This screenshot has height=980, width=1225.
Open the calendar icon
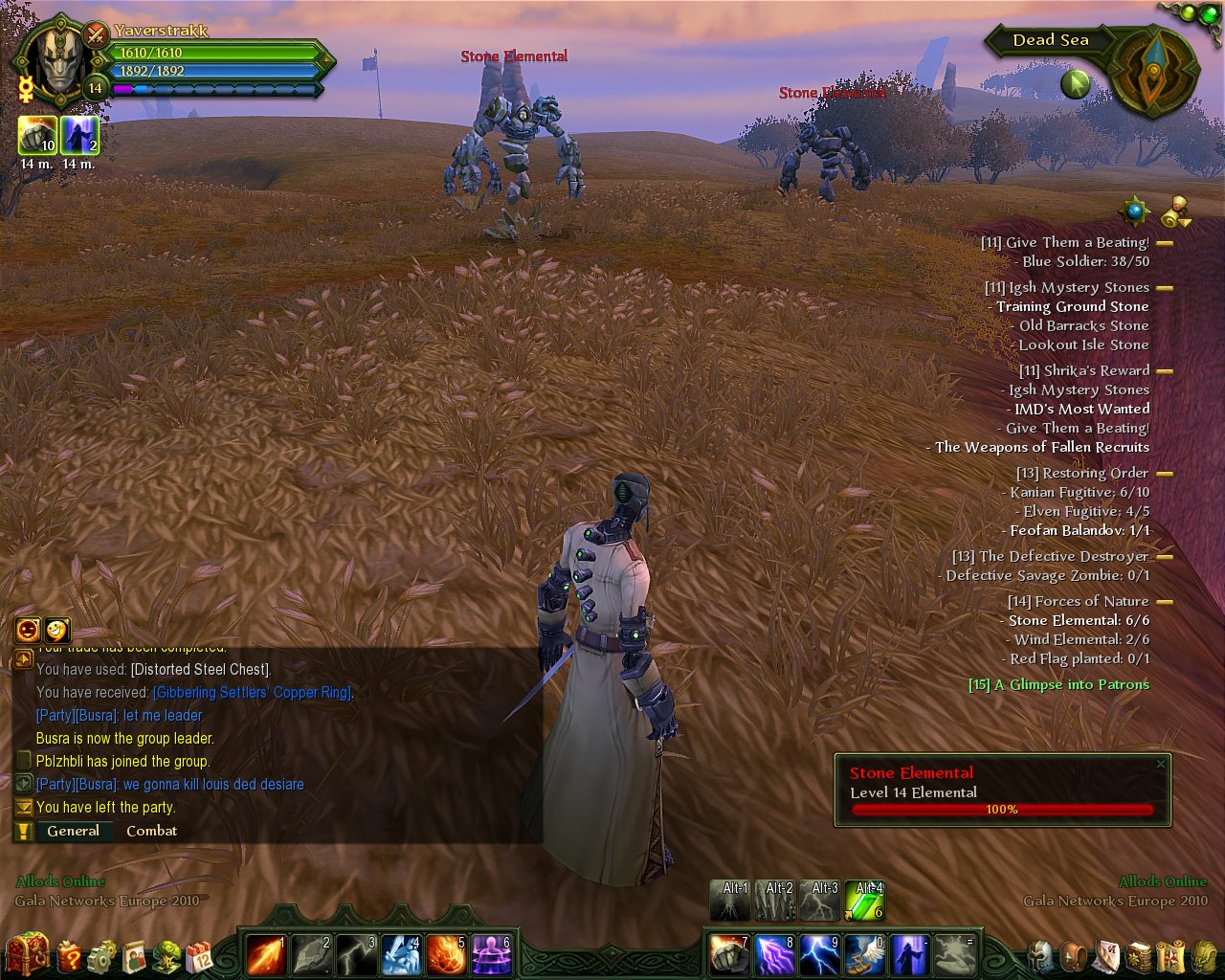(x=199, y=955)
